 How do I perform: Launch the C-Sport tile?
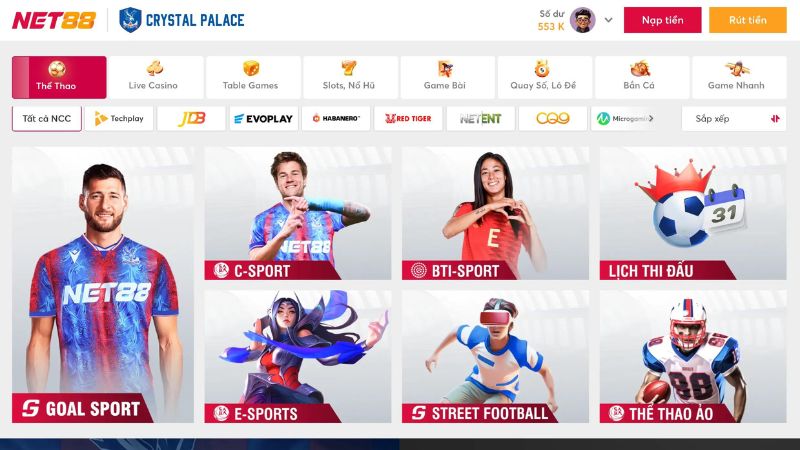pyautogui.click(x=298, y=213)
